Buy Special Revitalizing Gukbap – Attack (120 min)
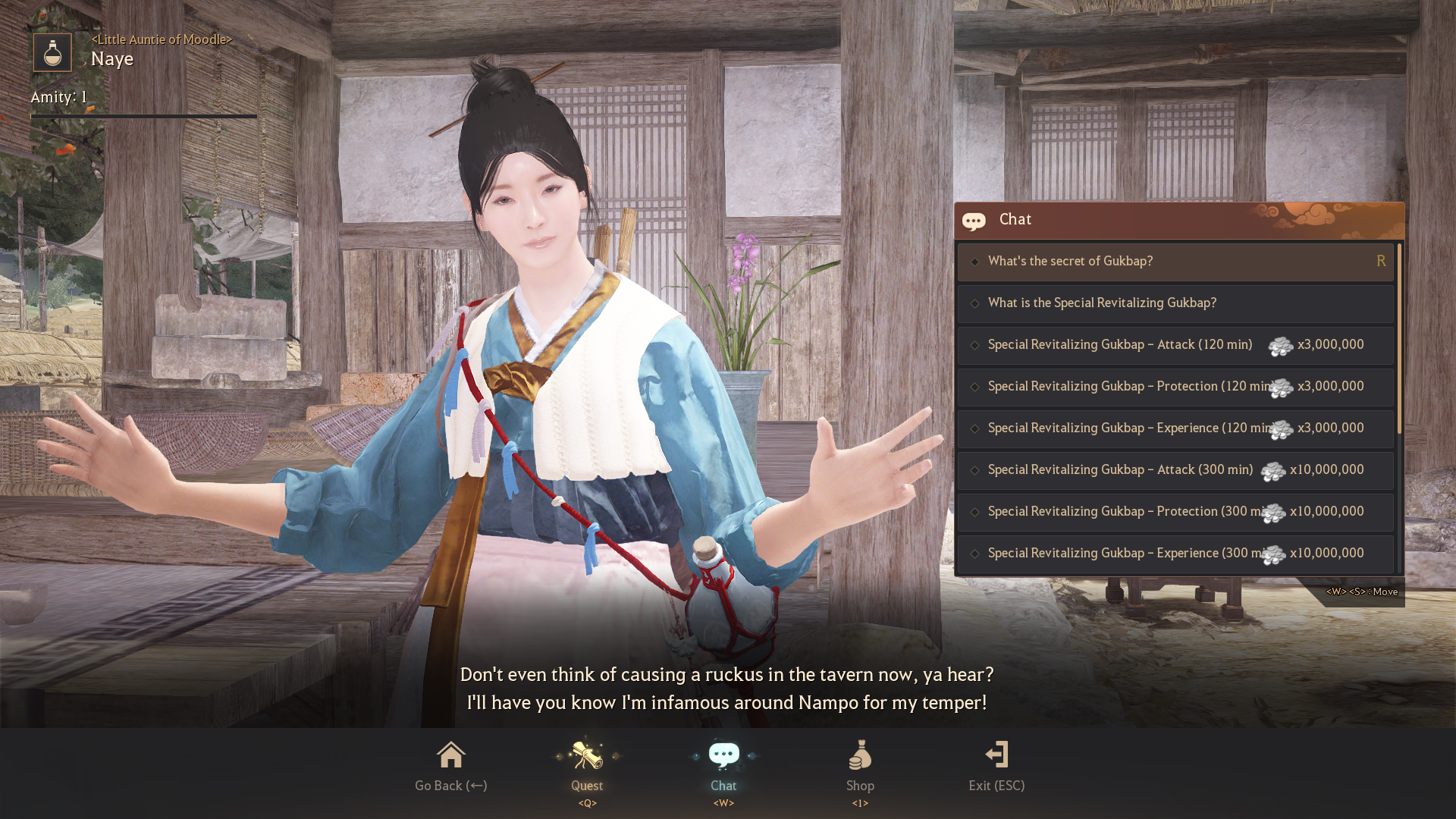Image resolution: width=1456 pixels, height=819 pixels. pos(1175,345)
